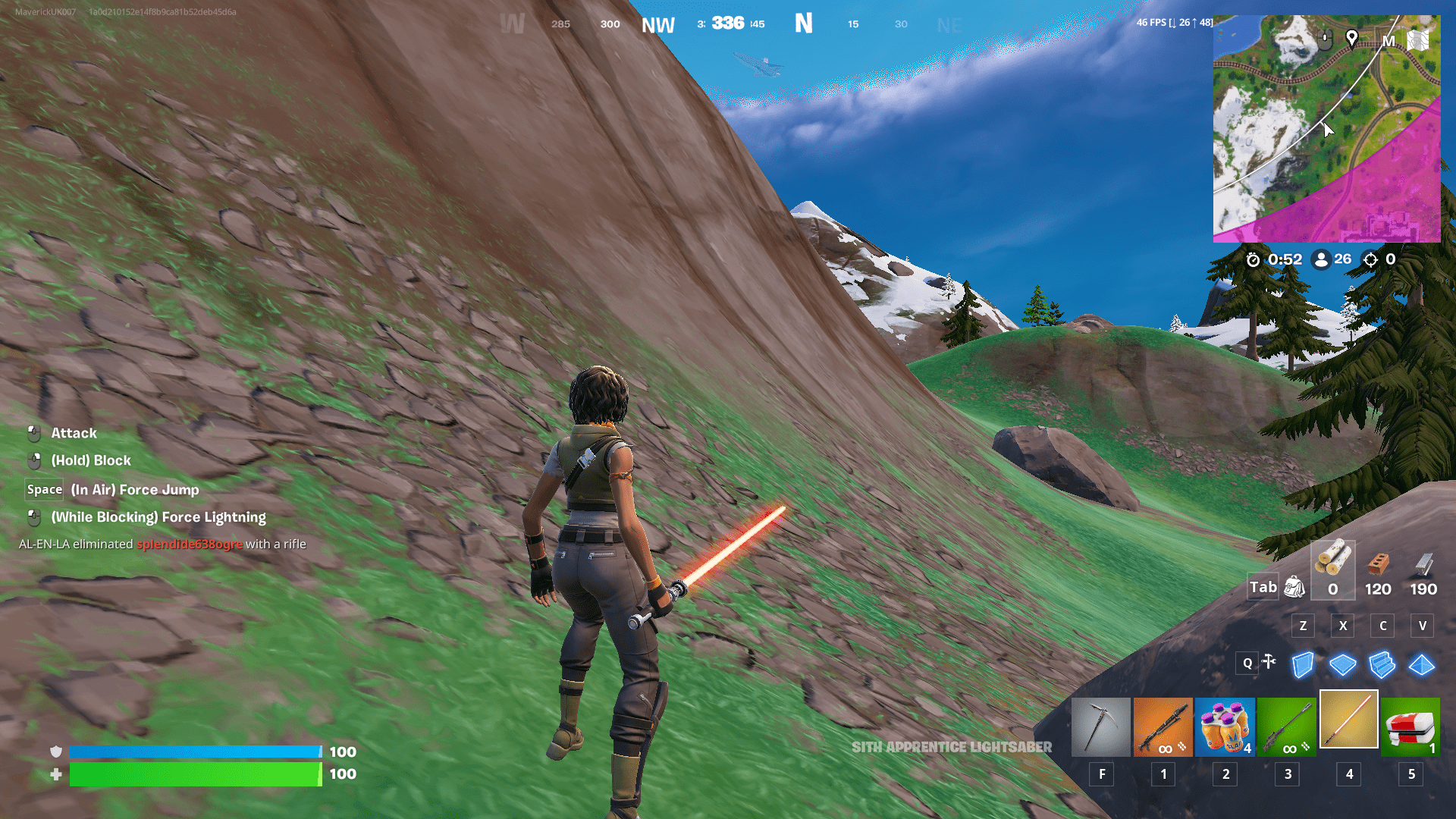Click the minimap
The height and width of the screenshot is (819, 1456).
tap(1326, 129)
